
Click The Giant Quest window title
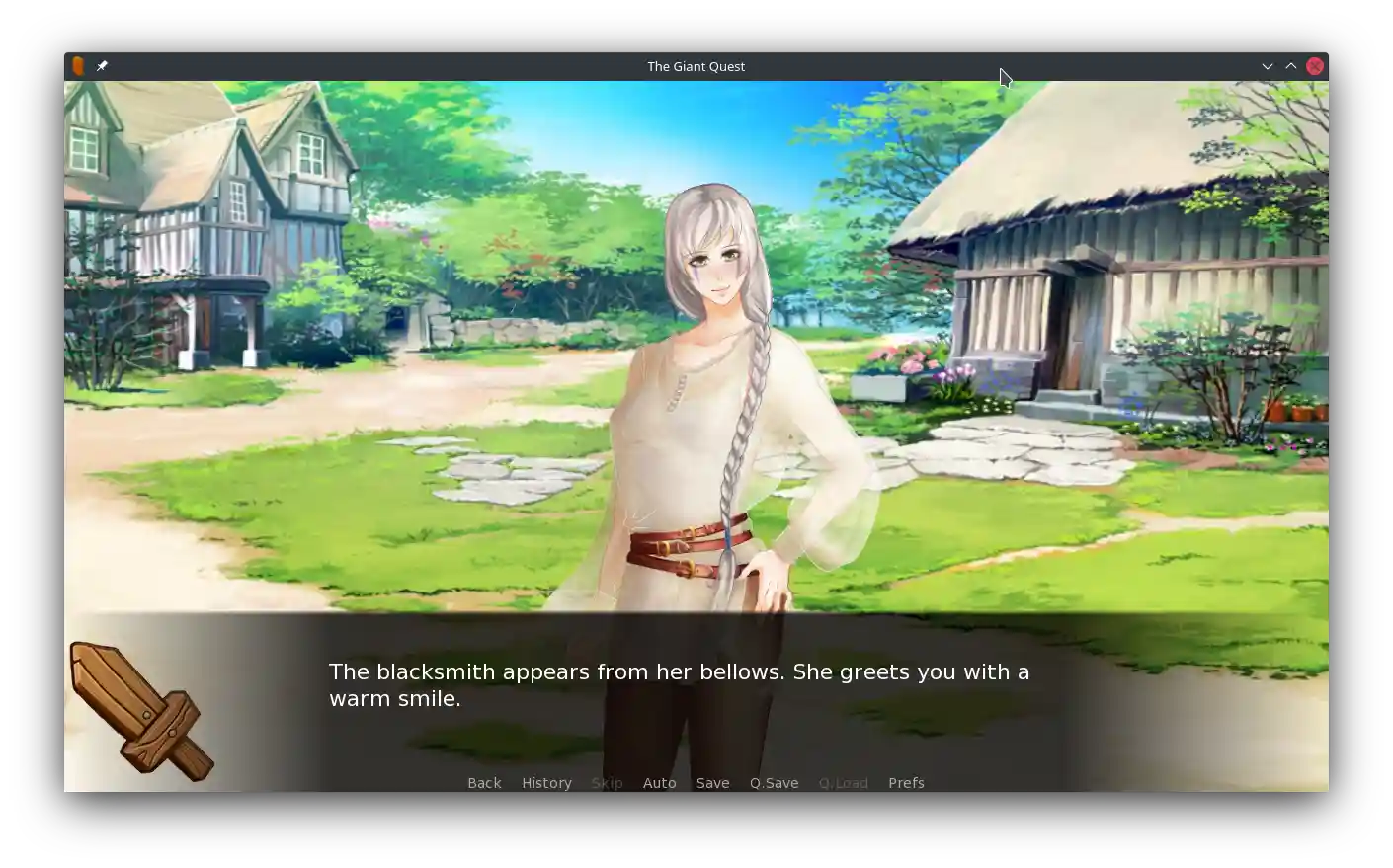[696, 66]
